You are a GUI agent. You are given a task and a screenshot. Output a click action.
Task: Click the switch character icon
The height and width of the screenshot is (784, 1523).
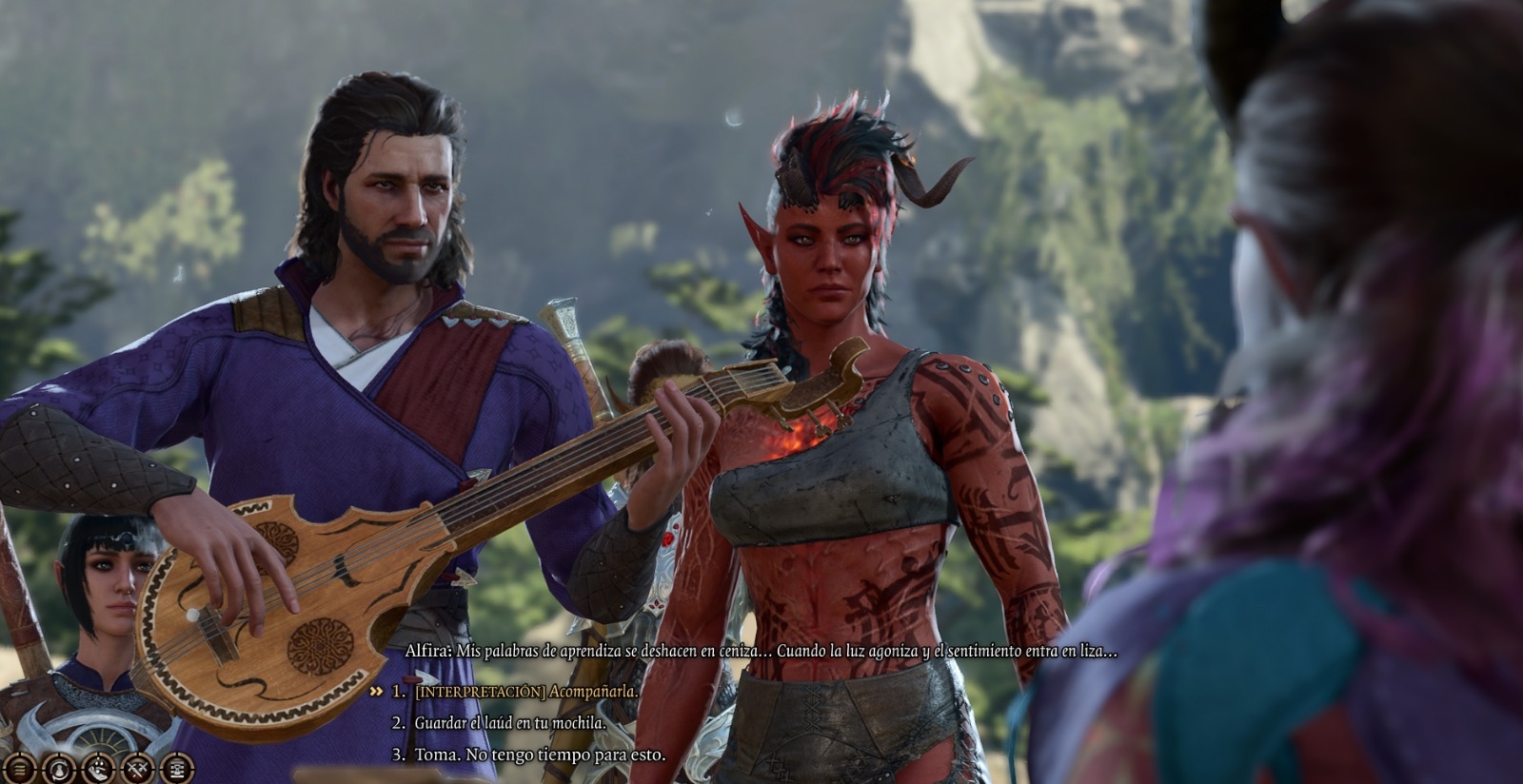pos(59,766)
